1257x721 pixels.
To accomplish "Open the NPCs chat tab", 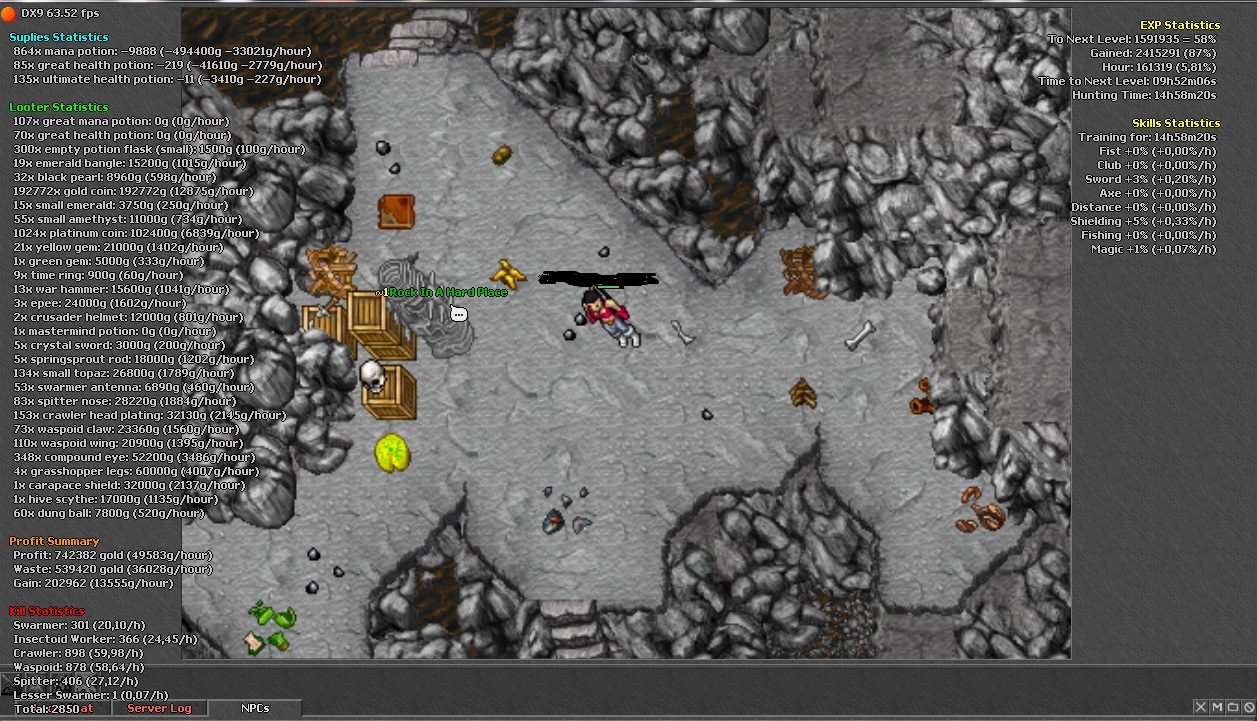I will 255,708.
